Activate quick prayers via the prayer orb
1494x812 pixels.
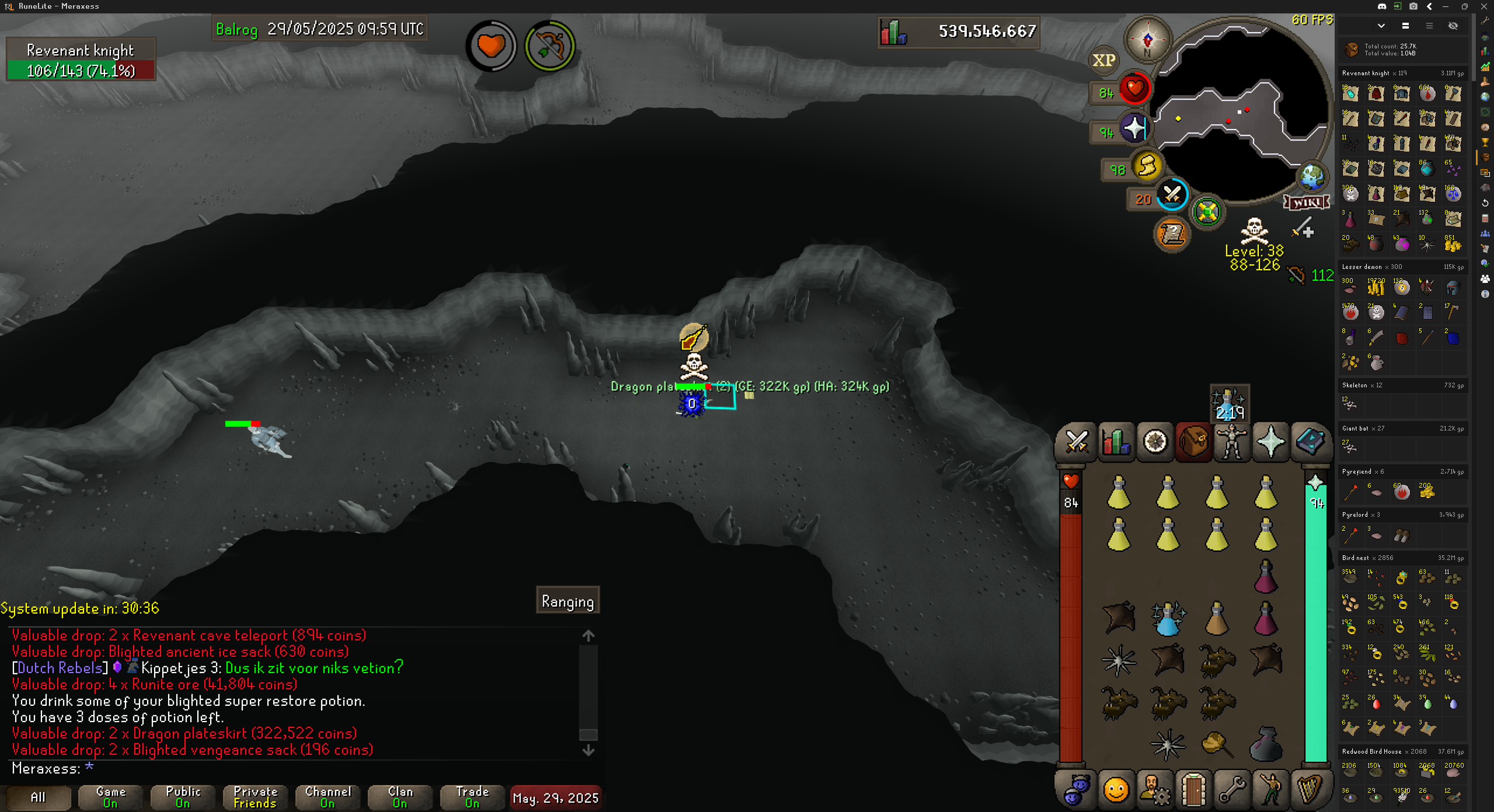1134,128
